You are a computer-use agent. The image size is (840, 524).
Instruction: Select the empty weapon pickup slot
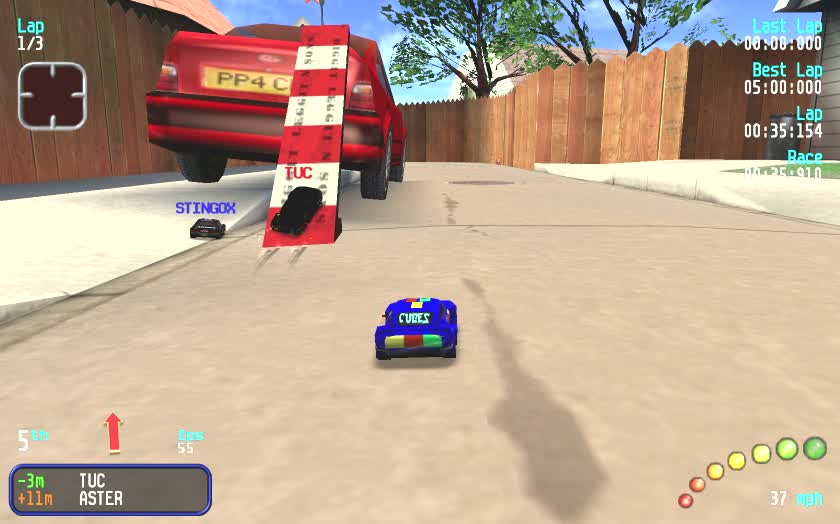coord(52,96)
